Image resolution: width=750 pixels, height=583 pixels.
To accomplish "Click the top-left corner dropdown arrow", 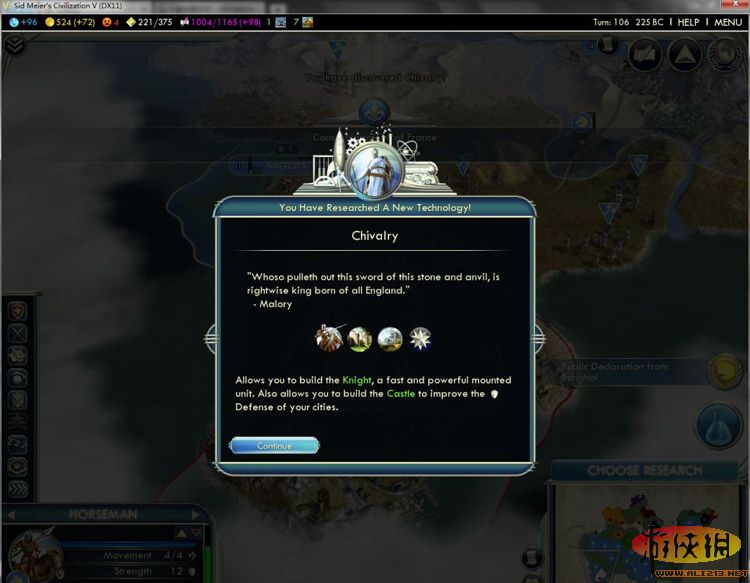I will [x=14, y=45].
